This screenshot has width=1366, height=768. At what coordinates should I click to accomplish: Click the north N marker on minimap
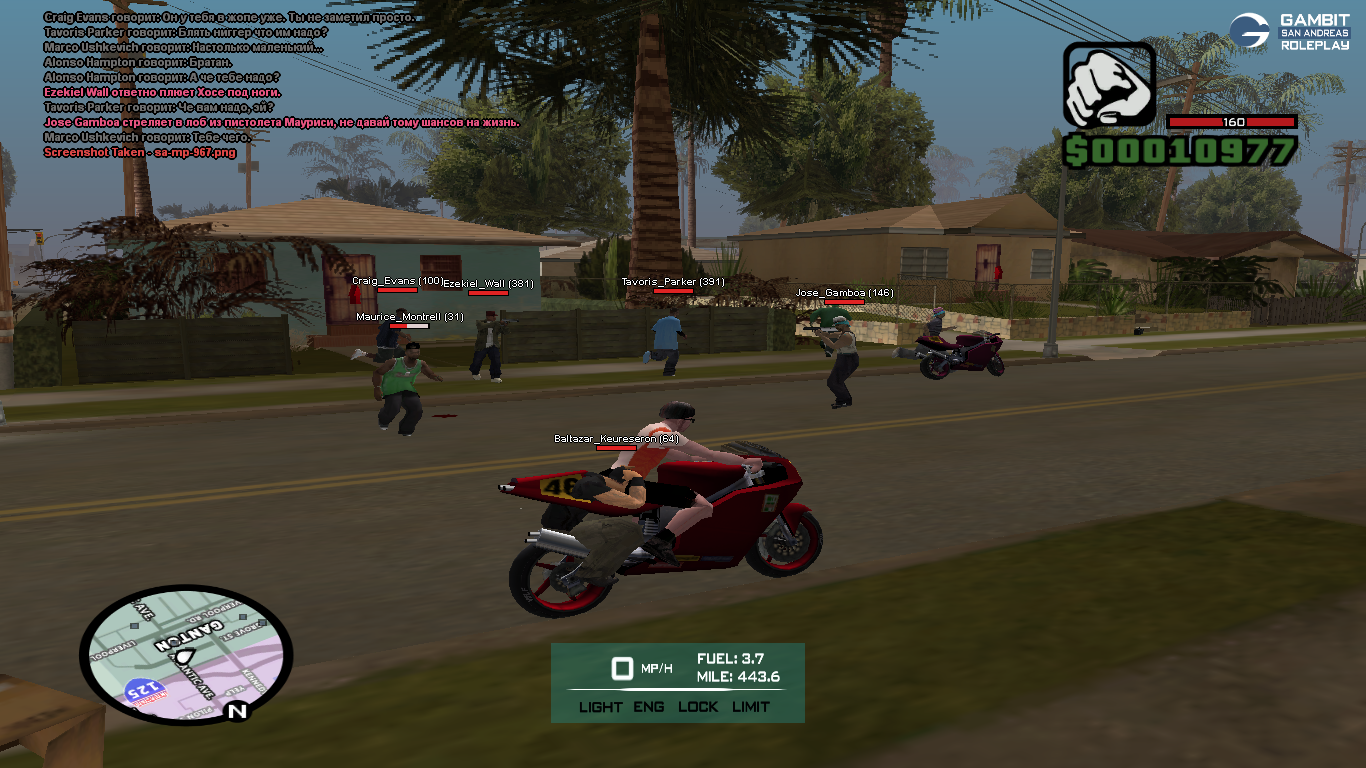237,712
